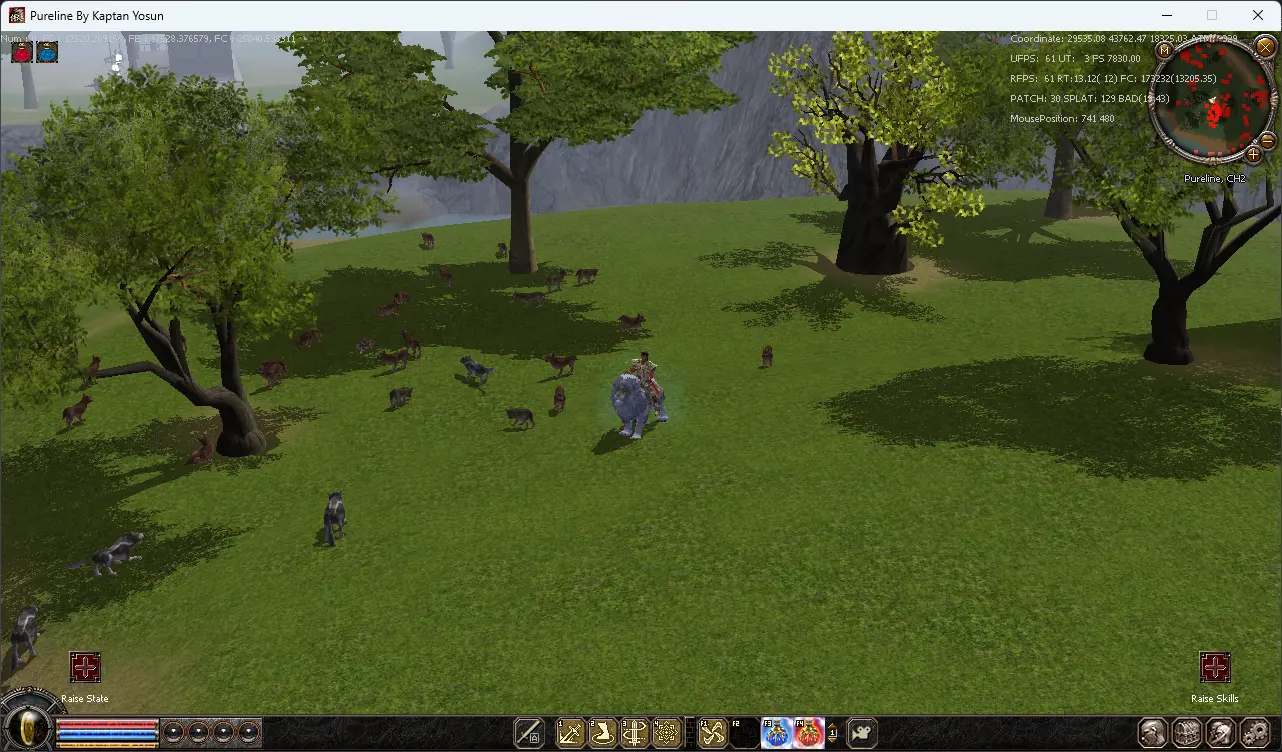The height and width of the screenshot is (752, 1282).
Task: Zoom in the minimap with the plus
Action: click(x=1253, y=154)
